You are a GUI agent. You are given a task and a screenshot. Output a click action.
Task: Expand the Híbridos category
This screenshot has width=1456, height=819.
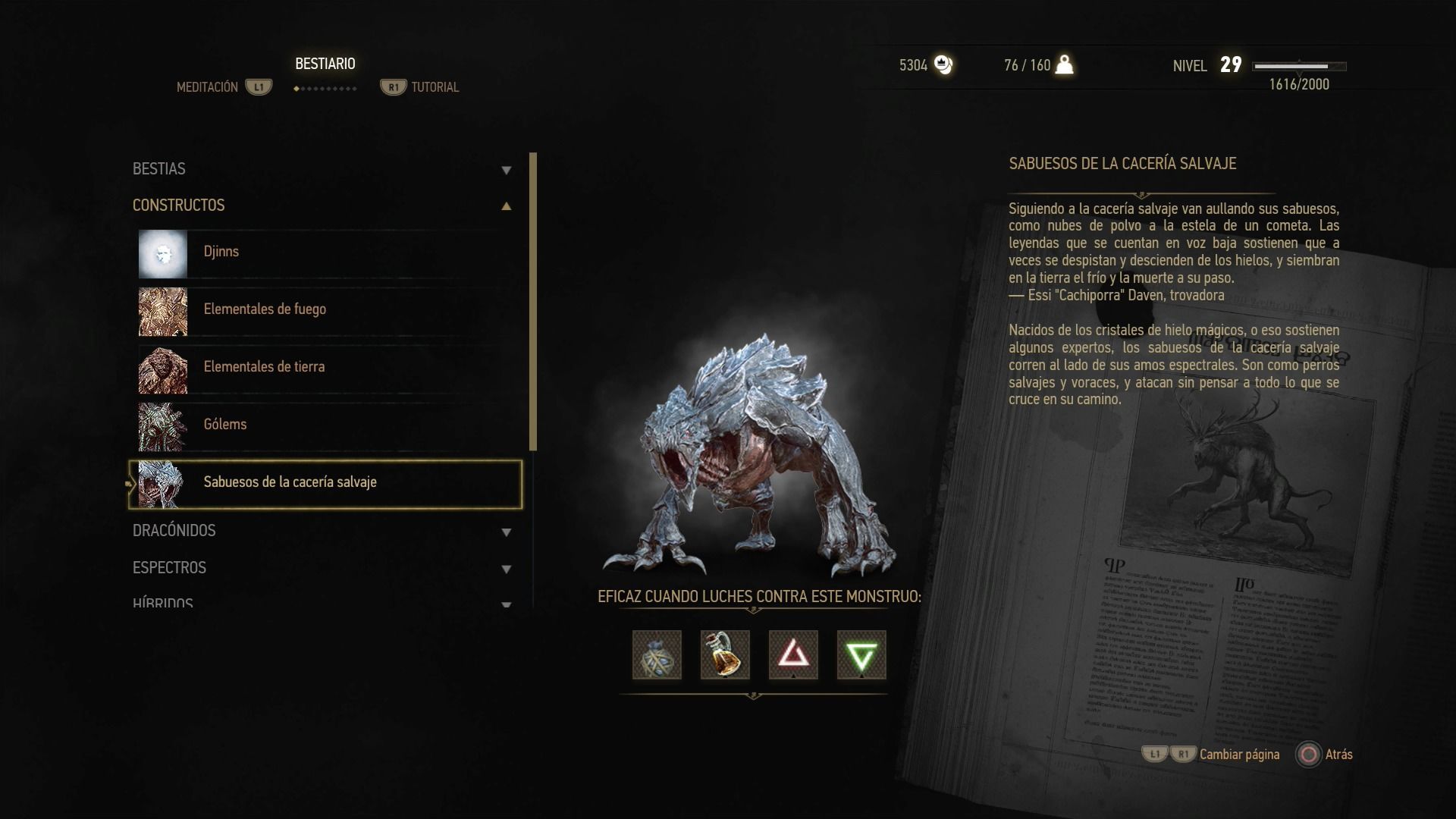click(x=322, y=603)
